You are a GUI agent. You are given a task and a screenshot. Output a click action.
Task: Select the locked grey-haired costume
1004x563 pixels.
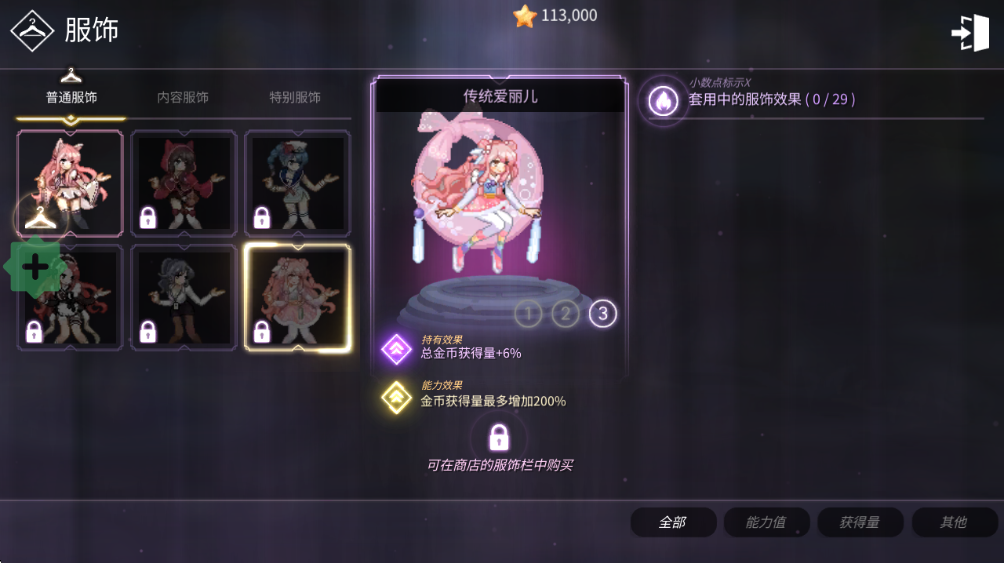[184, 297]
